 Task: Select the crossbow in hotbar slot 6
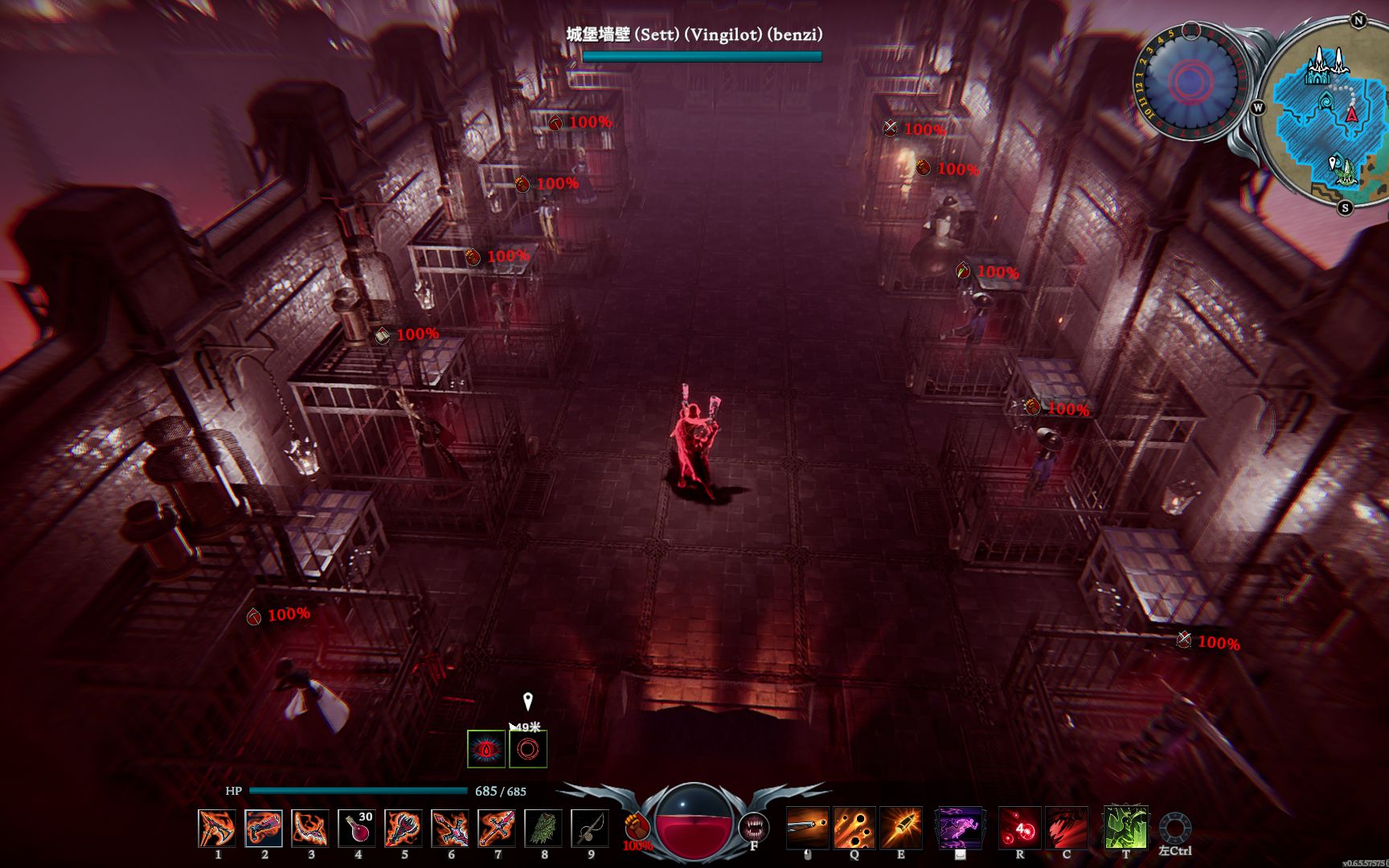point(450,828)
